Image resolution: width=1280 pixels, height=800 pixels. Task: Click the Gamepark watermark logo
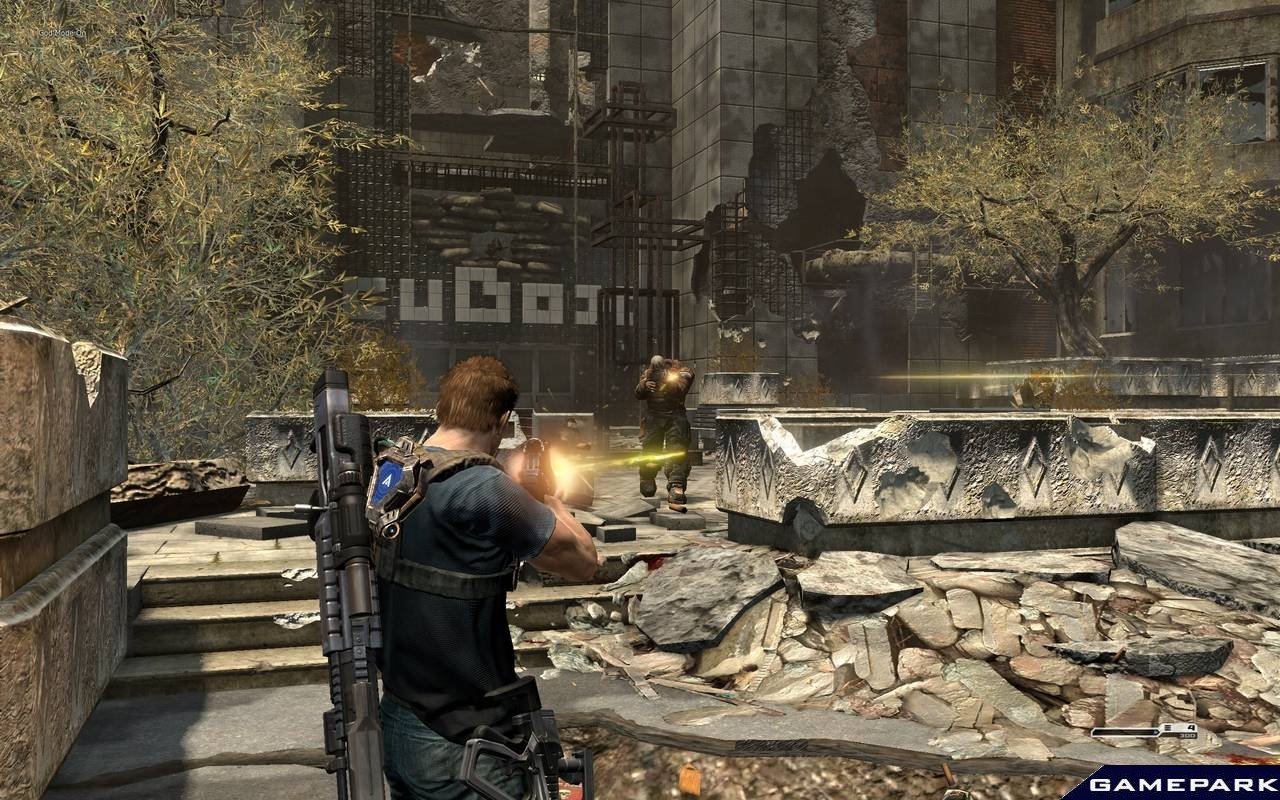[x=1178, y=783]
